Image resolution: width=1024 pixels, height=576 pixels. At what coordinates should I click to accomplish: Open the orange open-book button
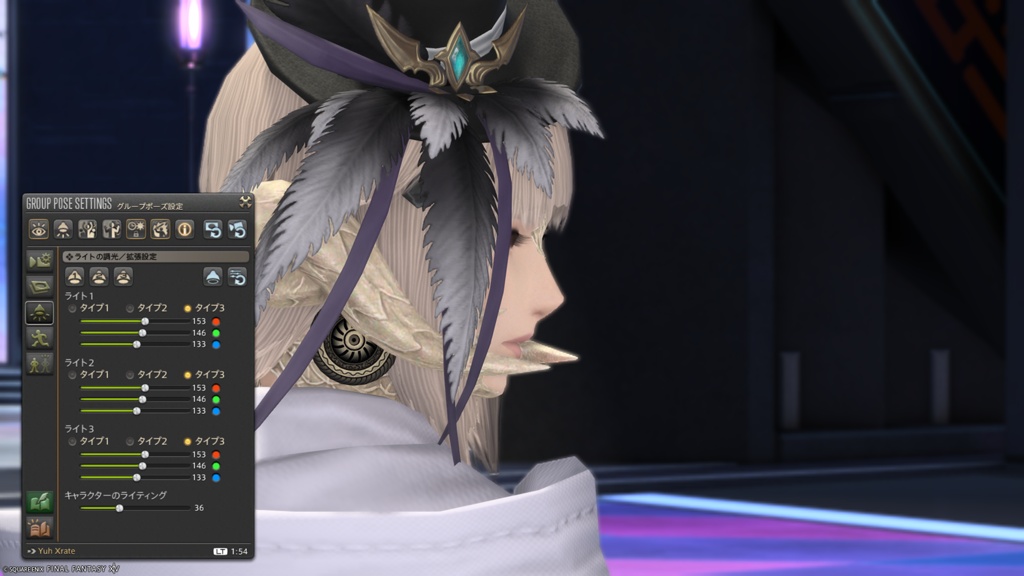pyautogui.click(x=39, y=526)
